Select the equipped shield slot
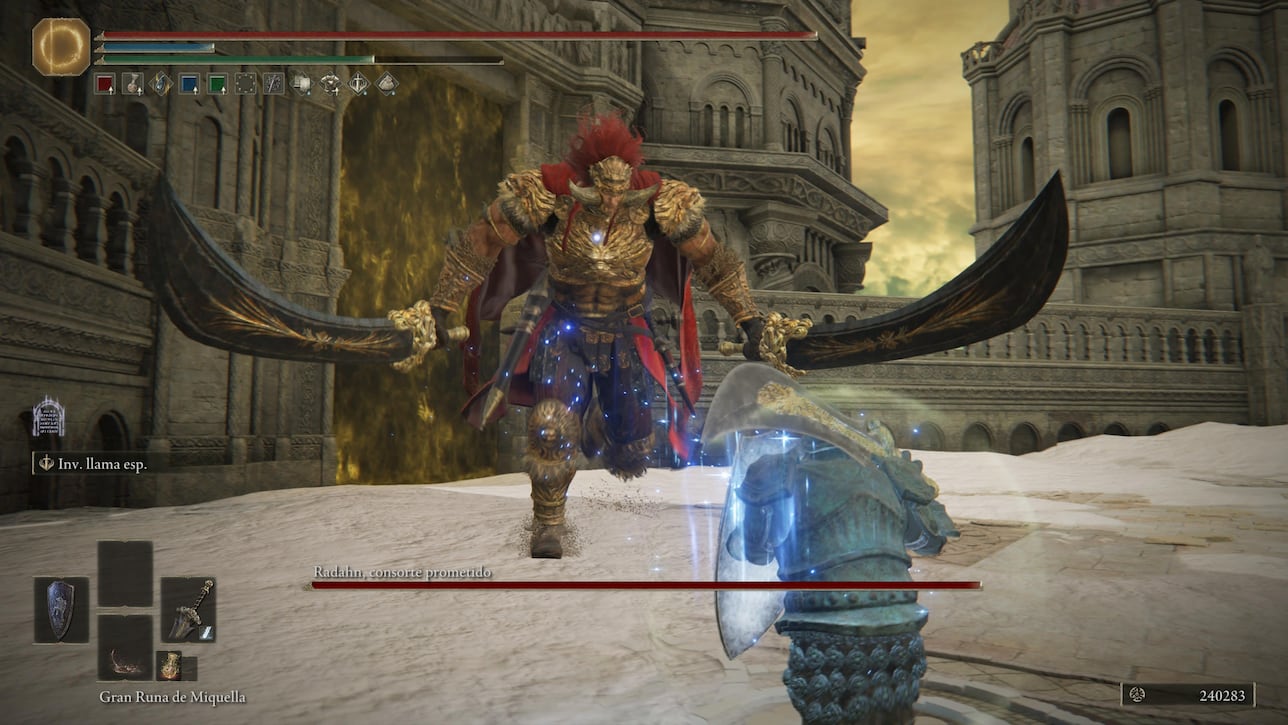This screenshot has width=1288, height=725. coord(59,610)
